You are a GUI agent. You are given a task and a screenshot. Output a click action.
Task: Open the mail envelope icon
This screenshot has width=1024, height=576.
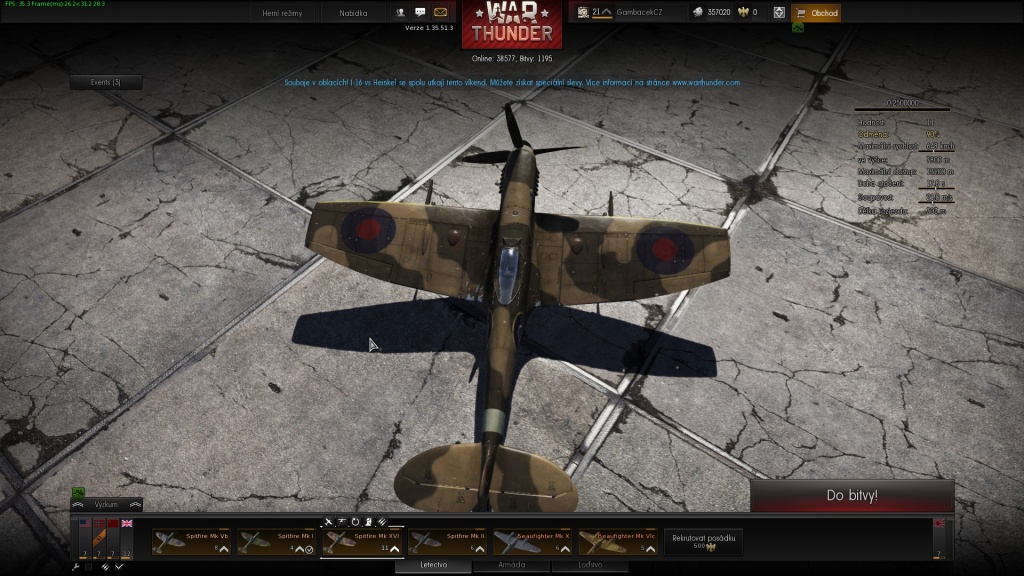coord(441,13)
